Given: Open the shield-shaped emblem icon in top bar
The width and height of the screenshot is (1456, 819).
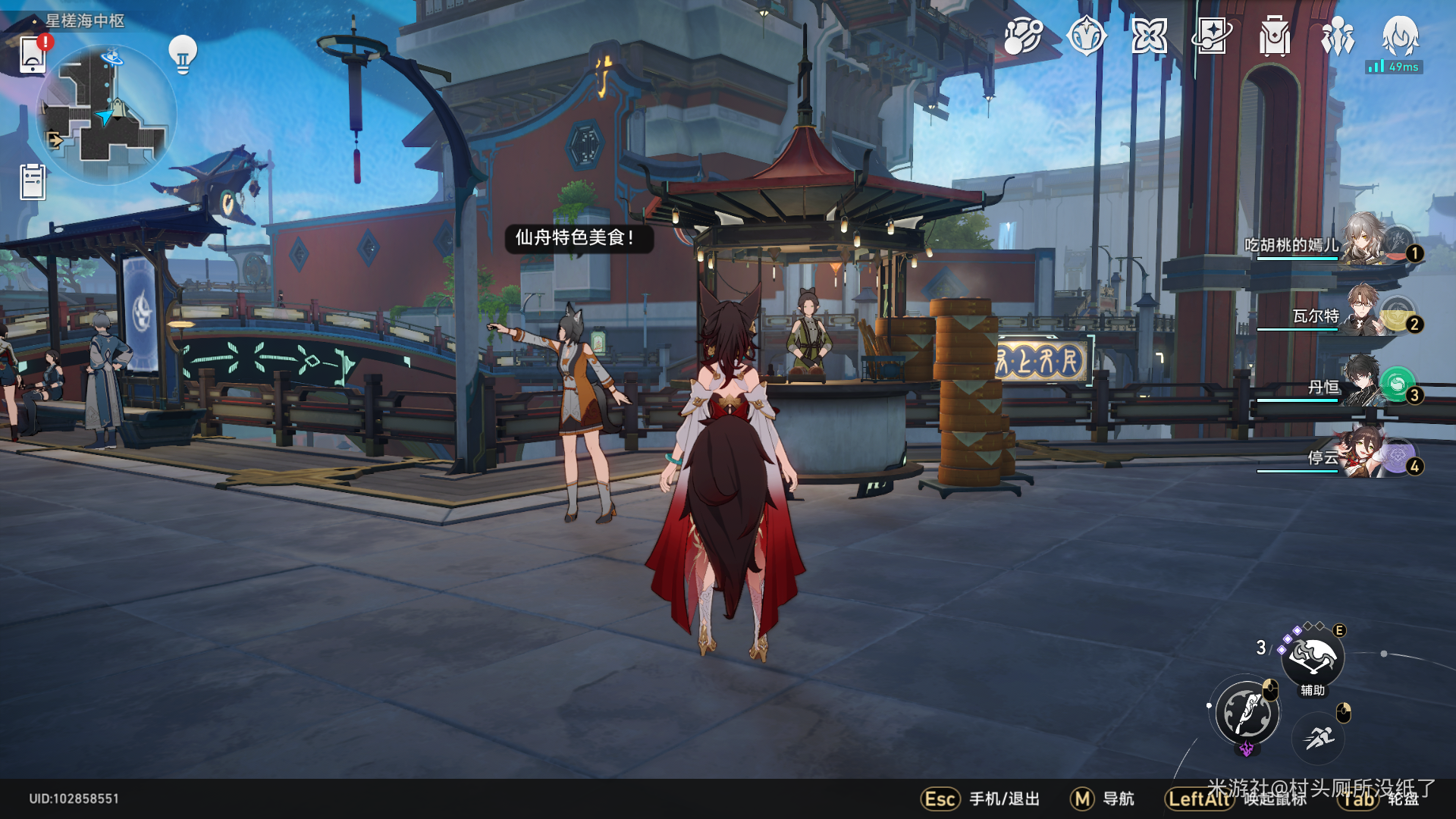Looking at the screenshot, I should point(1086,36).
